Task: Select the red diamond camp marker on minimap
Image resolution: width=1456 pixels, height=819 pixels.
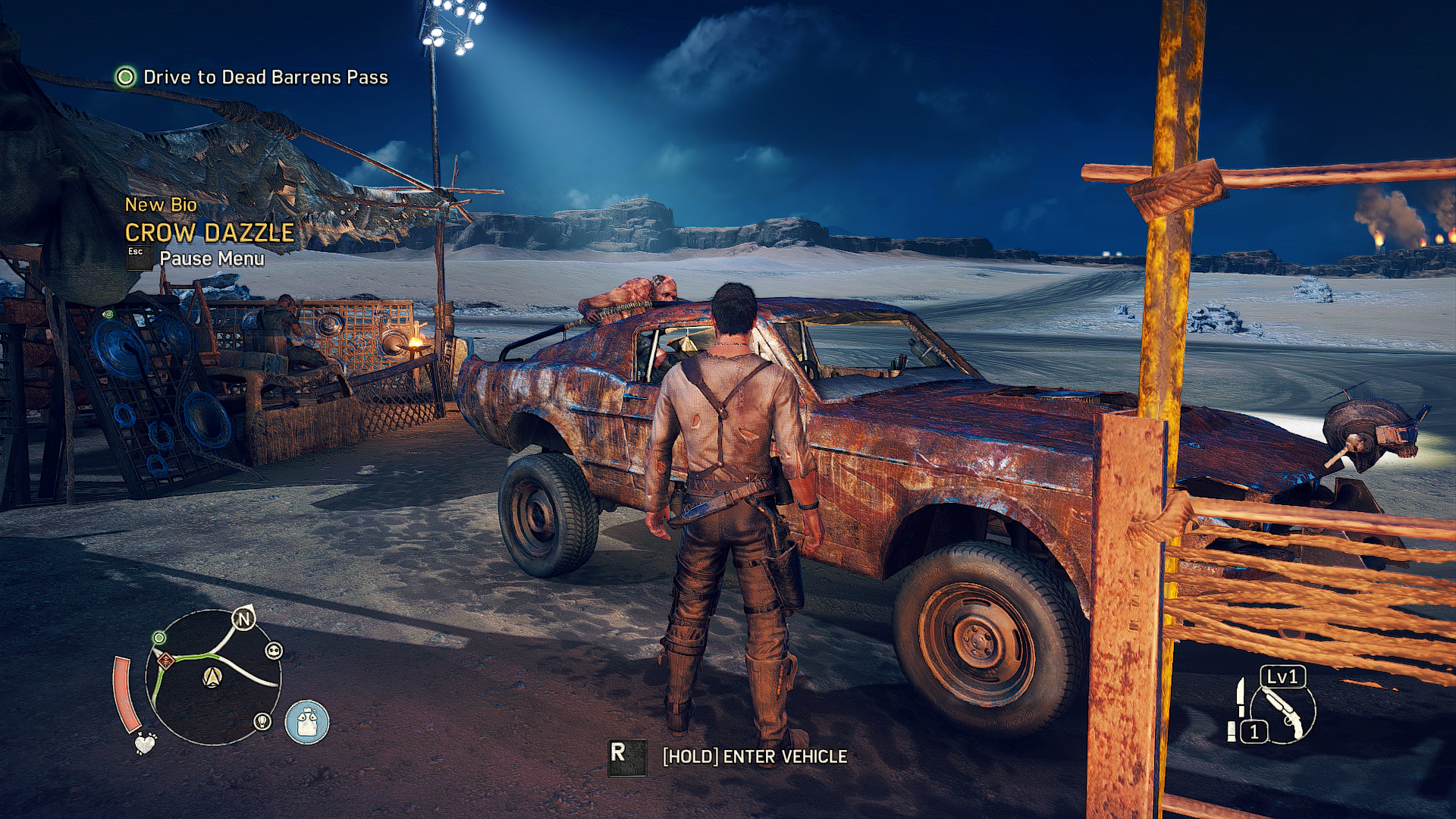Action: pos(166,661)
